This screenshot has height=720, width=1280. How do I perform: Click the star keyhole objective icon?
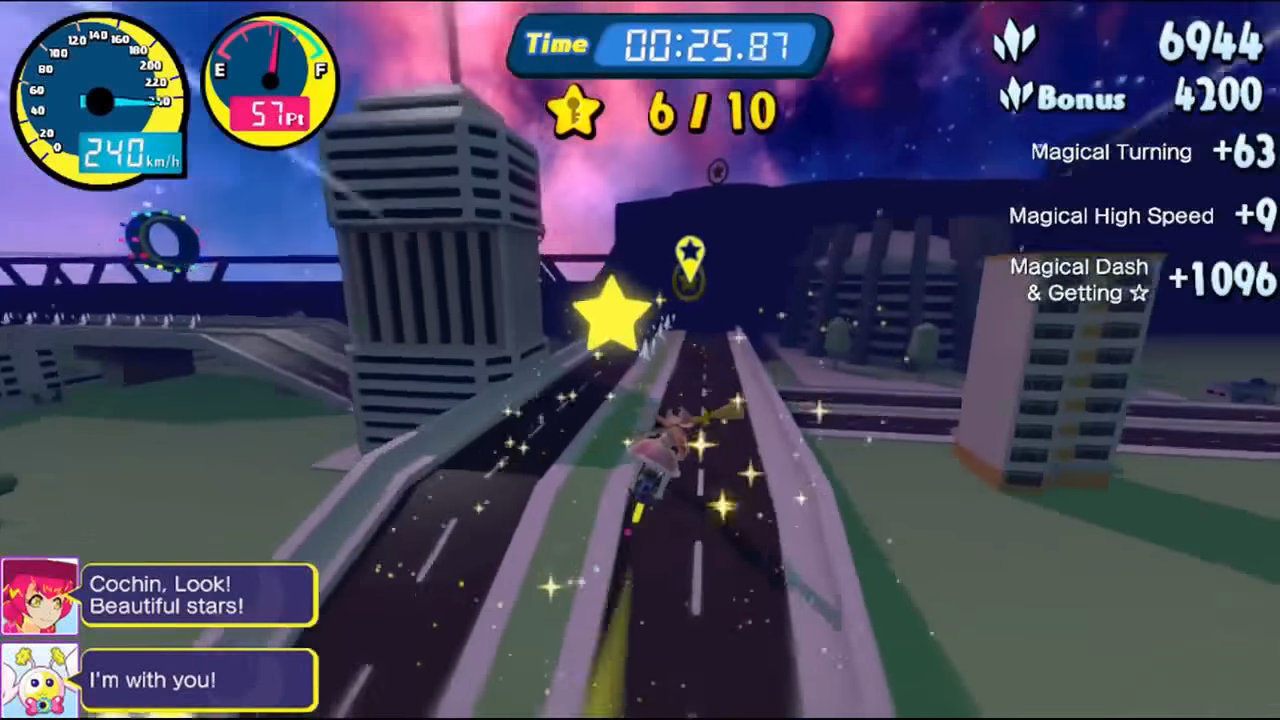pyautogui.click(x=575, y=111)
